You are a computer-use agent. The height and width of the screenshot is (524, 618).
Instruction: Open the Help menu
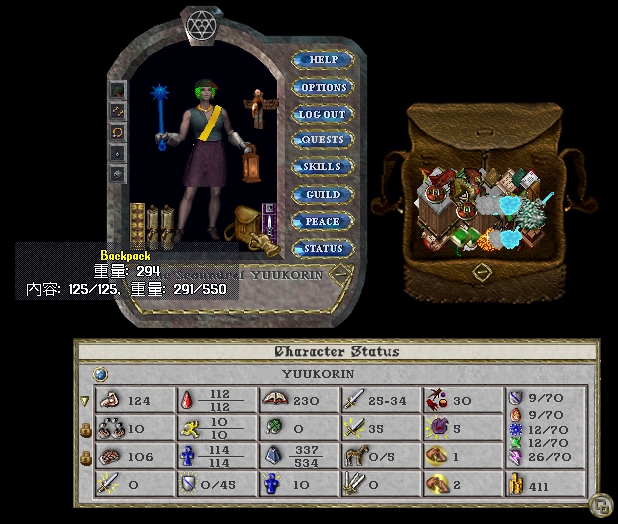(323, 60)
